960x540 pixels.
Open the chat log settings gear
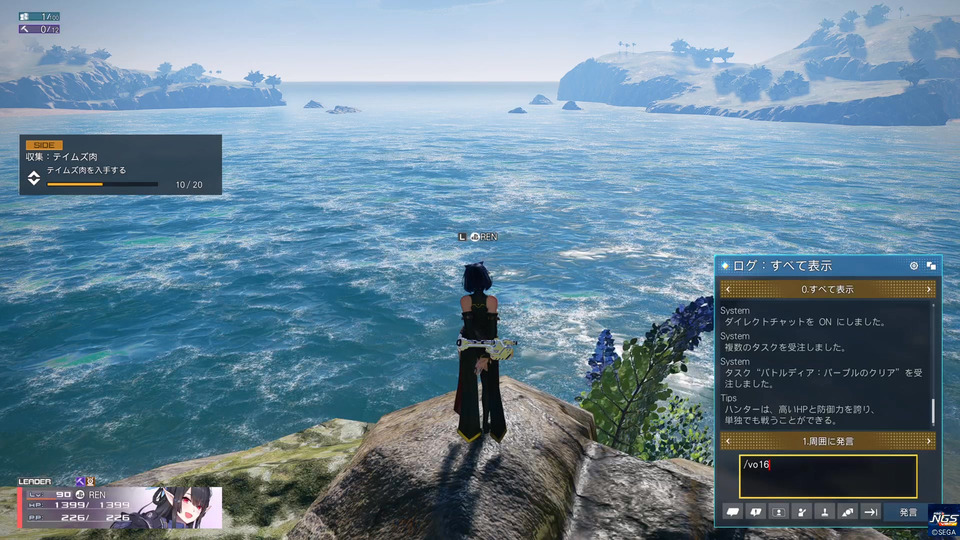click(914, 266)
